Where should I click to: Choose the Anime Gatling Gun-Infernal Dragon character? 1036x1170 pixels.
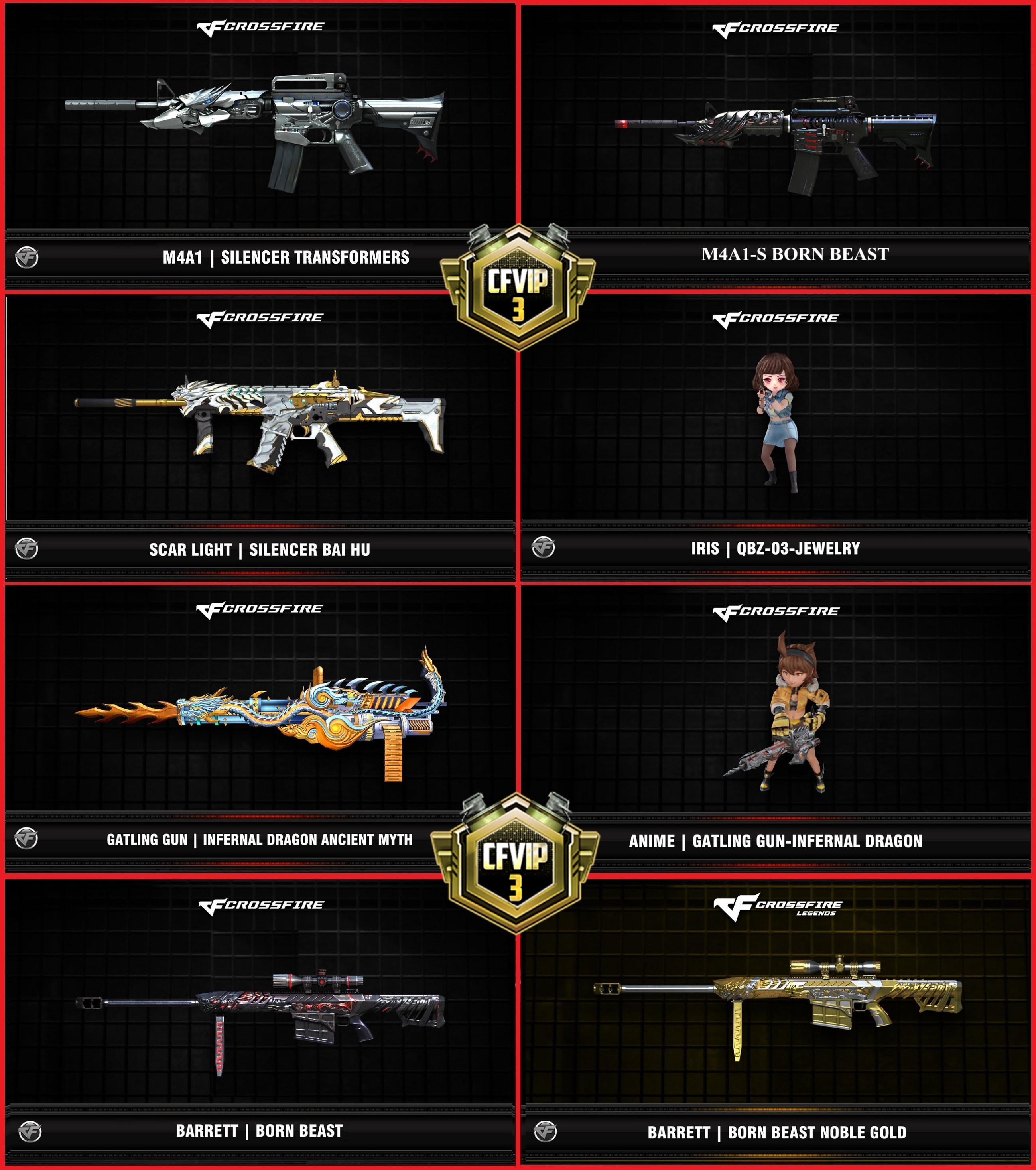pos(776,715)
